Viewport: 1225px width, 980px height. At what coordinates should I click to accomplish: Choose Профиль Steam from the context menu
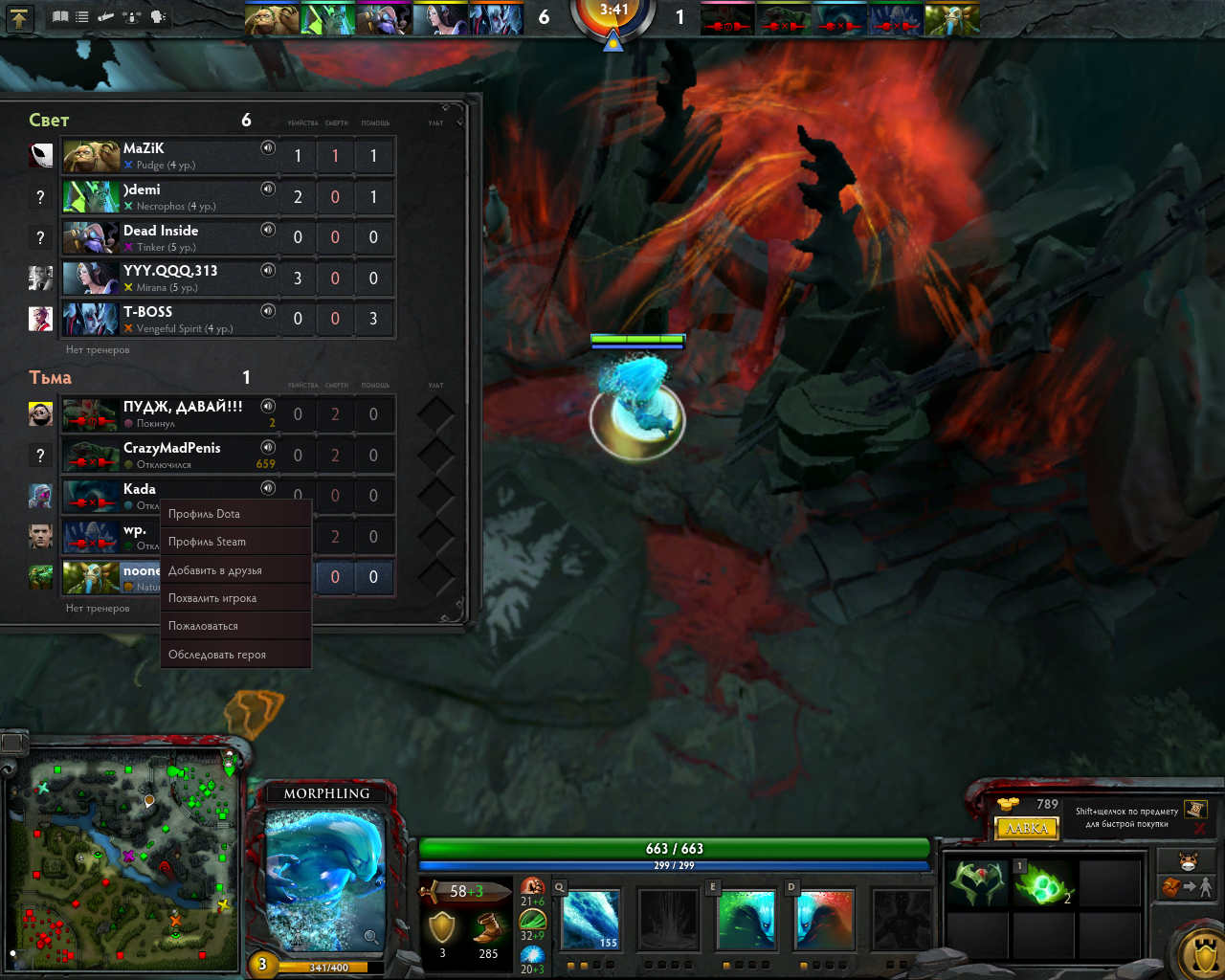click(x=235, y=542)
